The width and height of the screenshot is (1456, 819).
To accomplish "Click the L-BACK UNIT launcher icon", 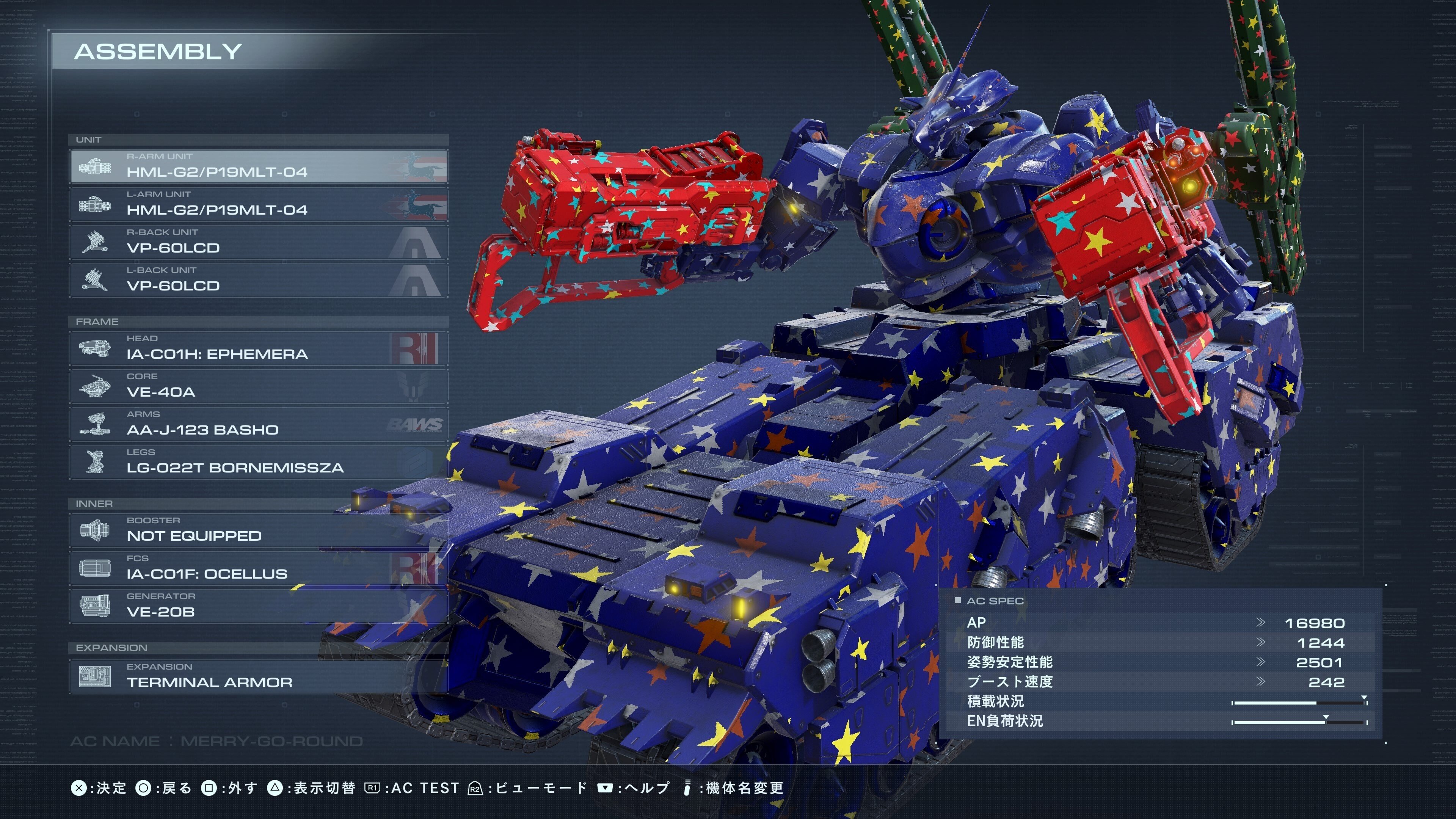I will pyautogui.click(x=95, y=280).
